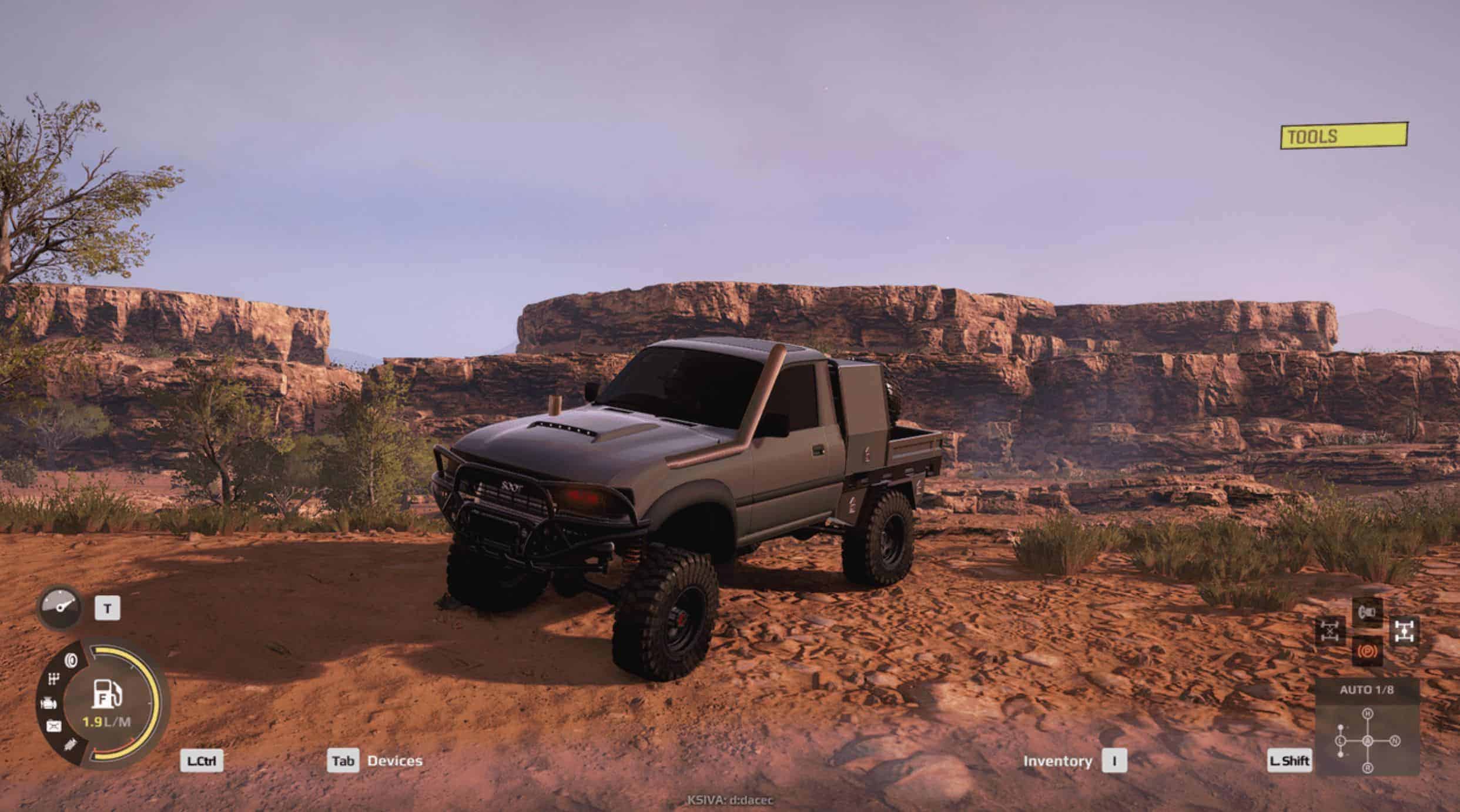Shift gearbox to Neutral (N)
This screenshot has width=1460, height=812.
tap(1395, 740)
